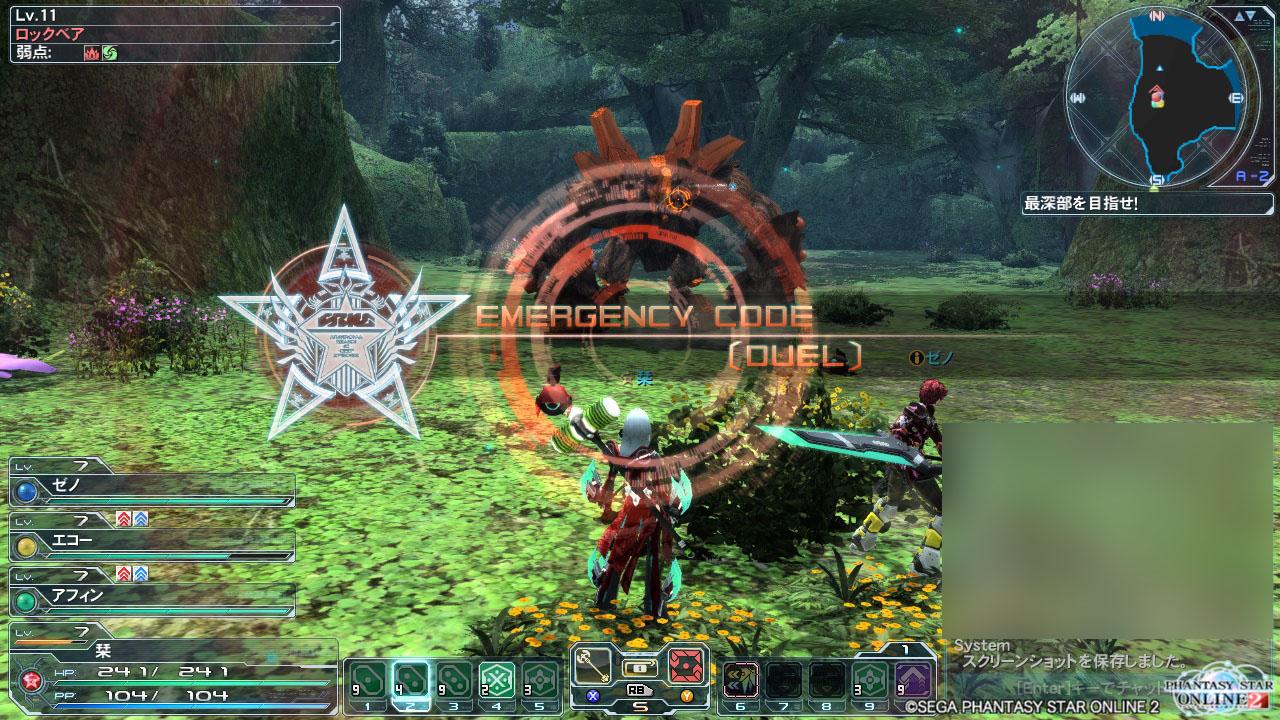This screenshot has width=1280, height=720.
Task: Click the circular minimap radar
Action: [x=1156, y=98]
